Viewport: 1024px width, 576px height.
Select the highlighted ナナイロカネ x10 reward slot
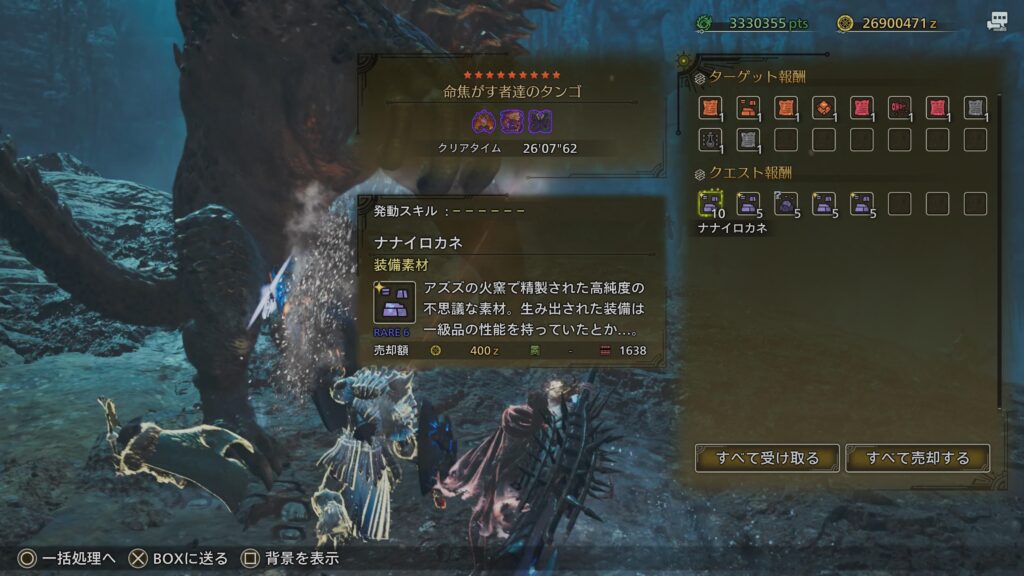[711, 204]
